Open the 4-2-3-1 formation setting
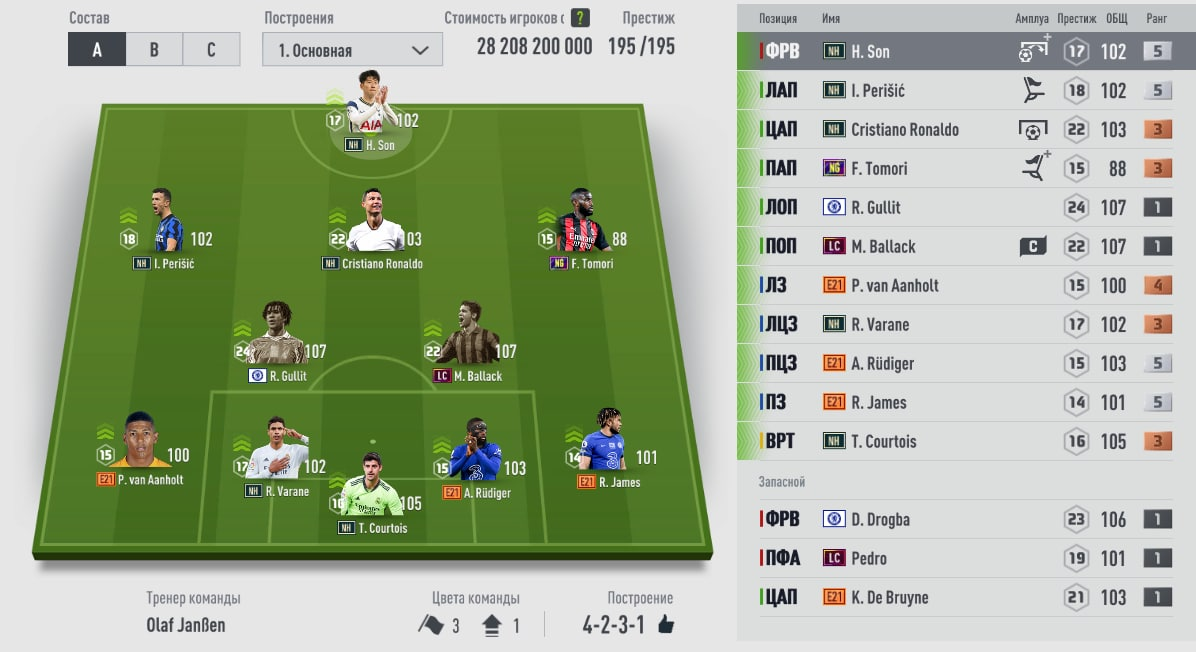The image size is (1196, 652). [629, 625]
